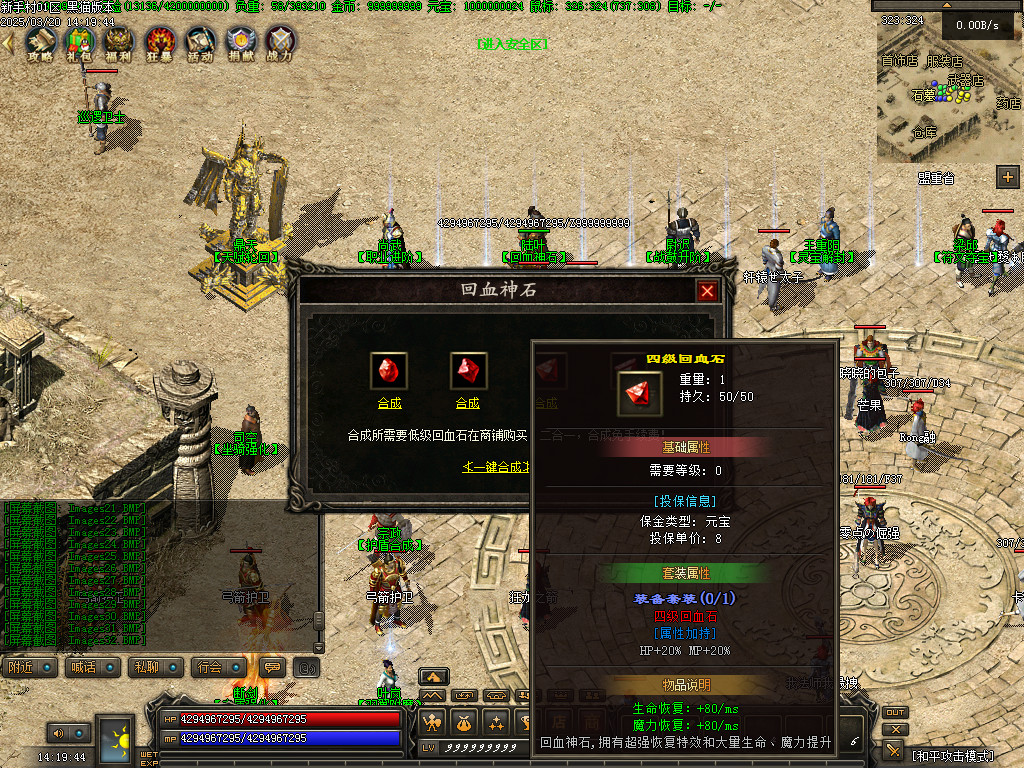
Task: Expand the minimap with the plus button
Action: pyautogui.click(x=1007, y=177)
